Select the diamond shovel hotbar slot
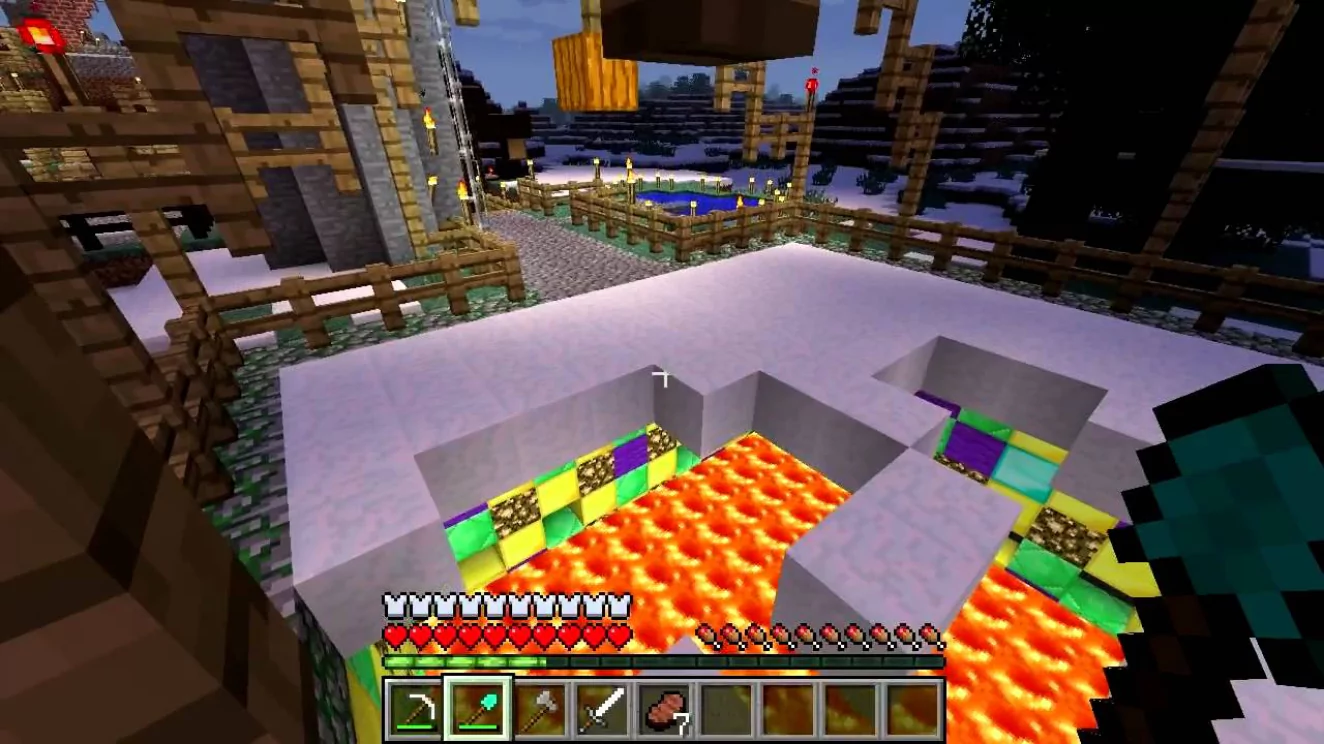 pos(477,709)
